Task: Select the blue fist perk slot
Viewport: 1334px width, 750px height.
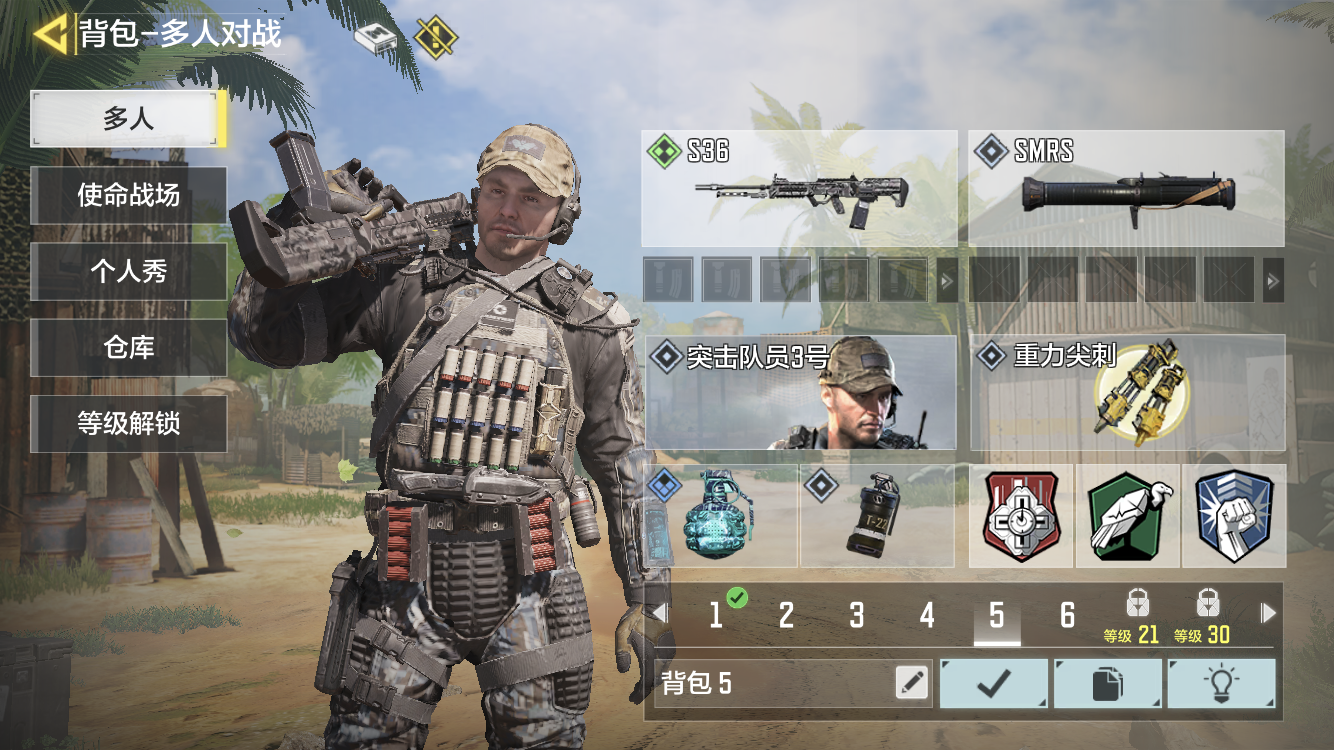Action: [1234, 516]
